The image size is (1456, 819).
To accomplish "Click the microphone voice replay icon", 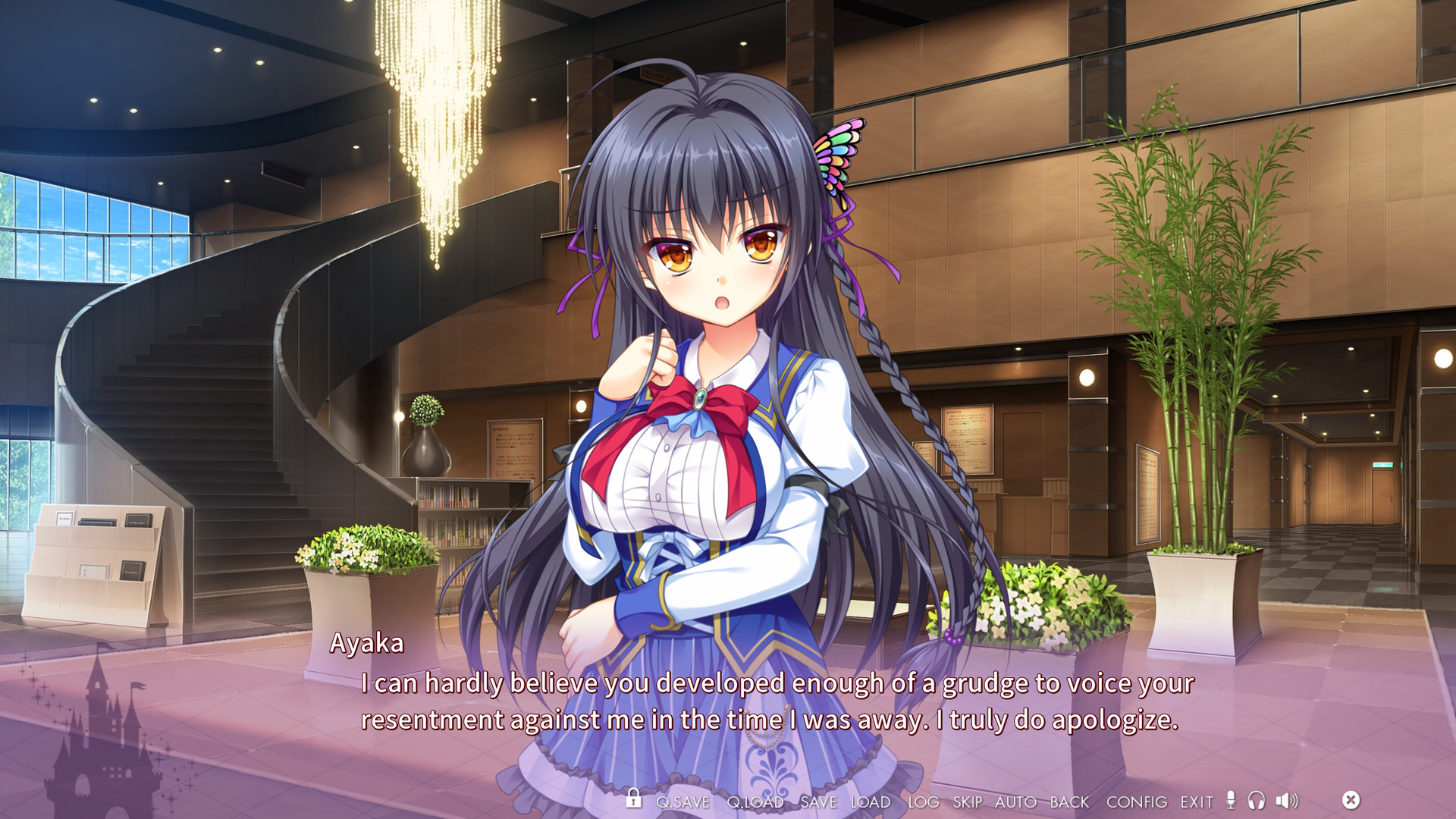I will pyautogui.click(x=1232, y=800).
